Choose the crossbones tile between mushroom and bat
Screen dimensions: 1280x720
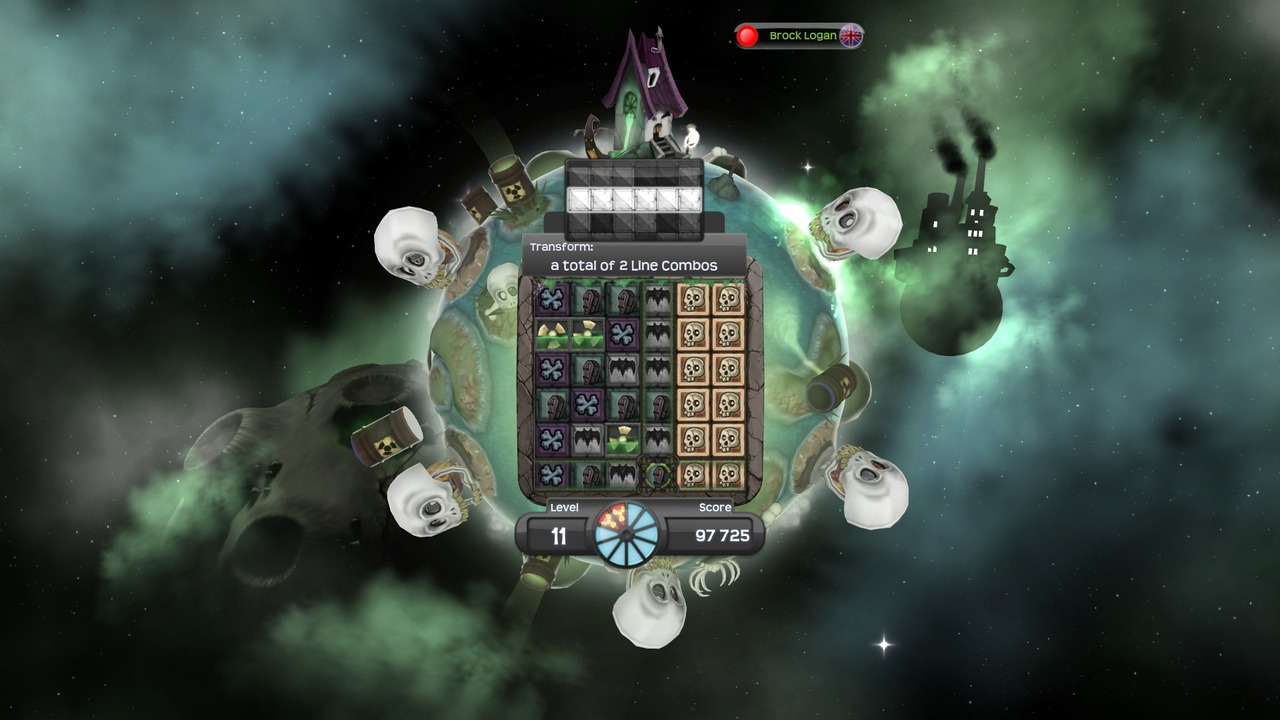[x=622, y=333]
